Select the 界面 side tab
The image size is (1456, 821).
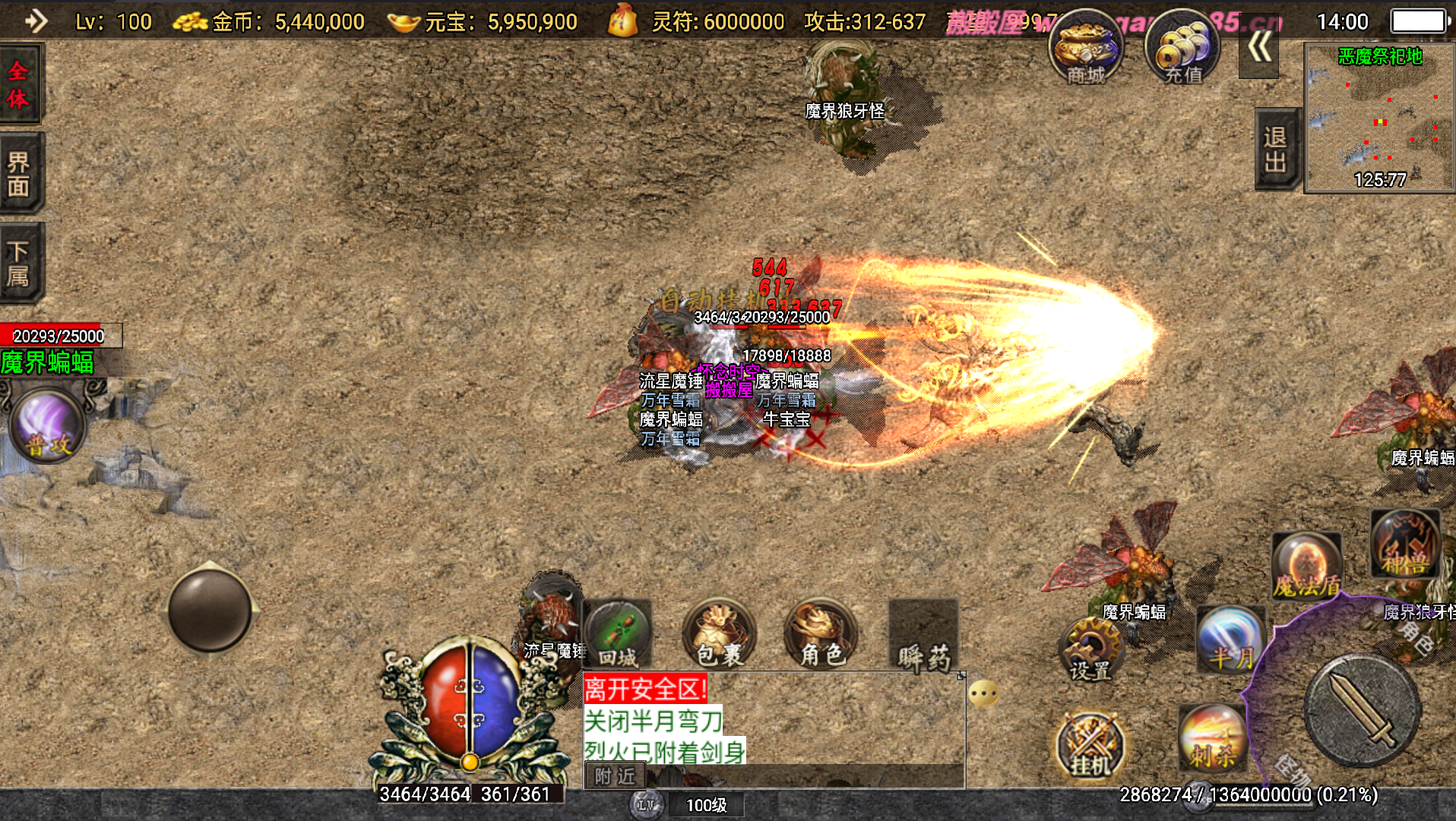[19, 173]
